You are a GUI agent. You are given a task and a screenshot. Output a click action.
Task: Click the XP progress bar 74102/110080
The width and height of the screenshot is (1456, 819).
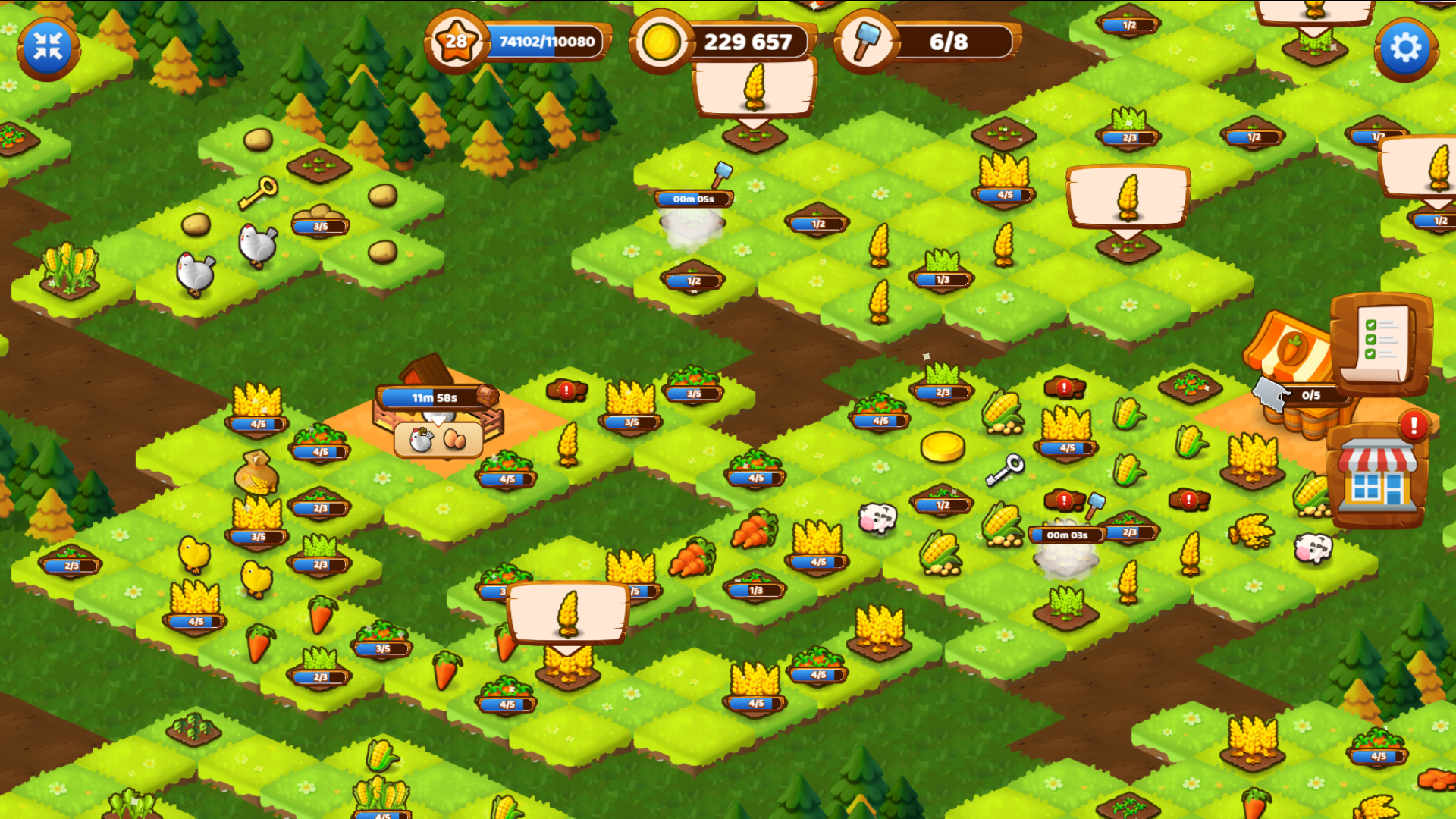point(548,43)
